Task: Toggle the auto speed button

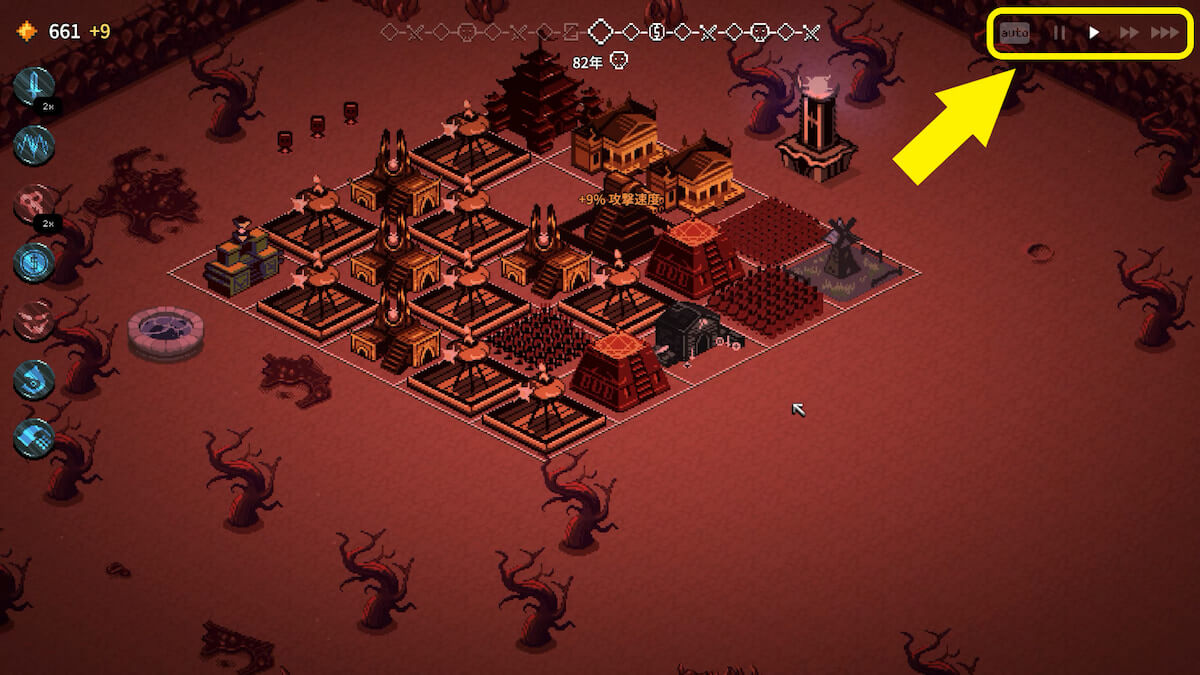Action: click(1014, 33)
